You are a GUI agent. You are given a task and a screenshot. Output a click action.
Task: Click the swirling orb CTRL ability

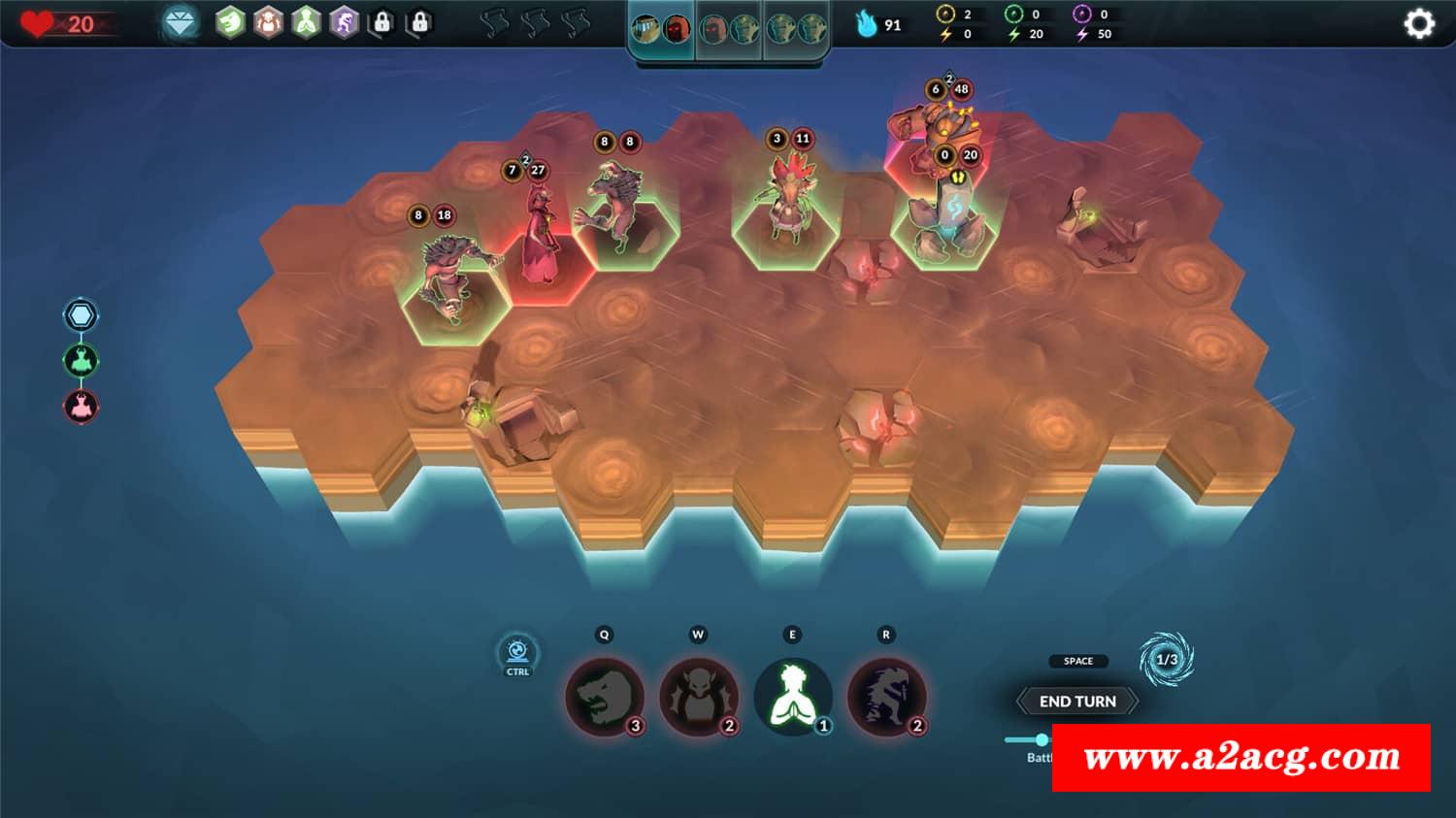click(x=517, y=651)
